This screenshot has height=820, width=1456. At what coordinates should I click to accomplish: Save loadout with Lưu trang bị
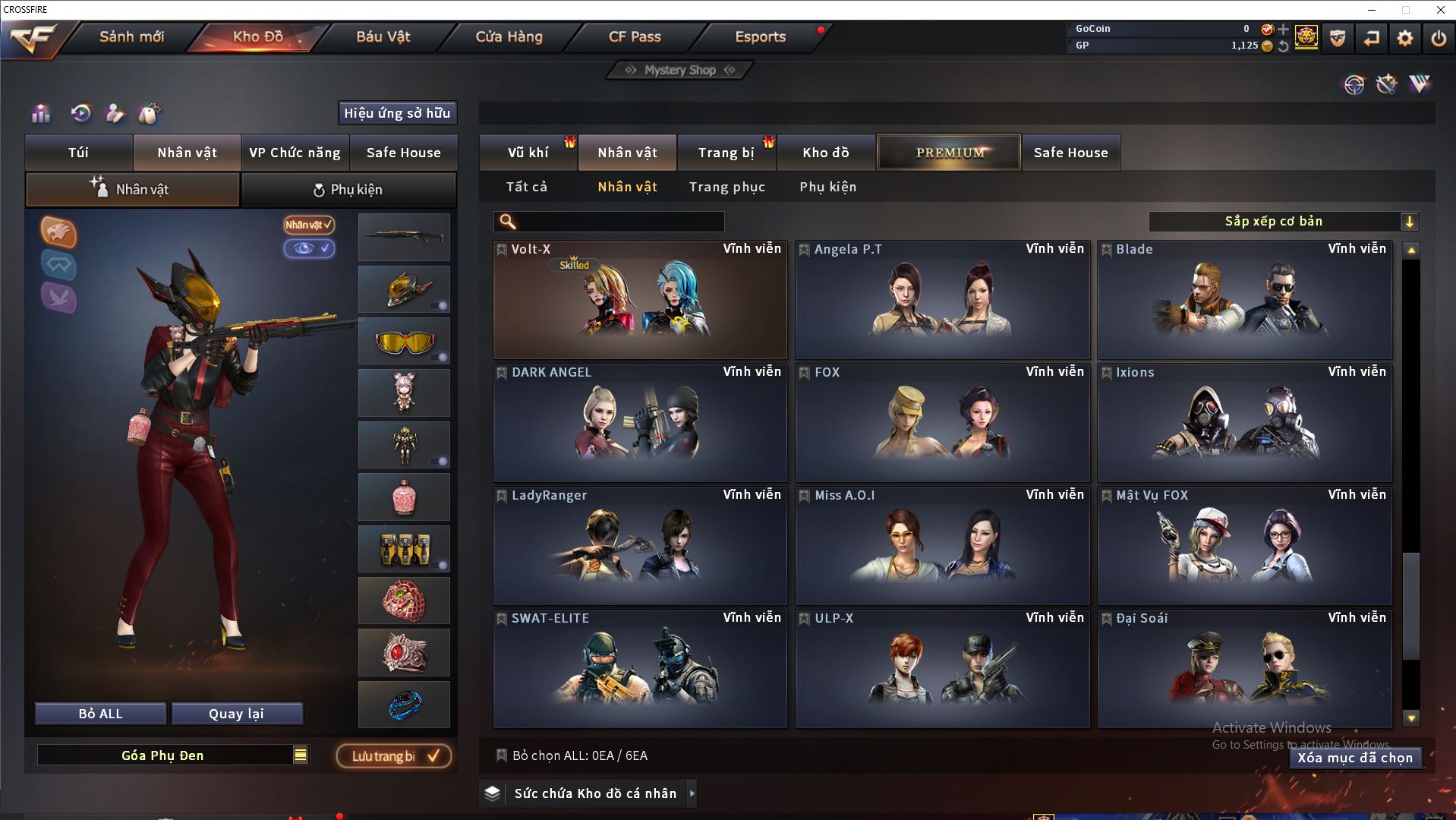(394, 756)
